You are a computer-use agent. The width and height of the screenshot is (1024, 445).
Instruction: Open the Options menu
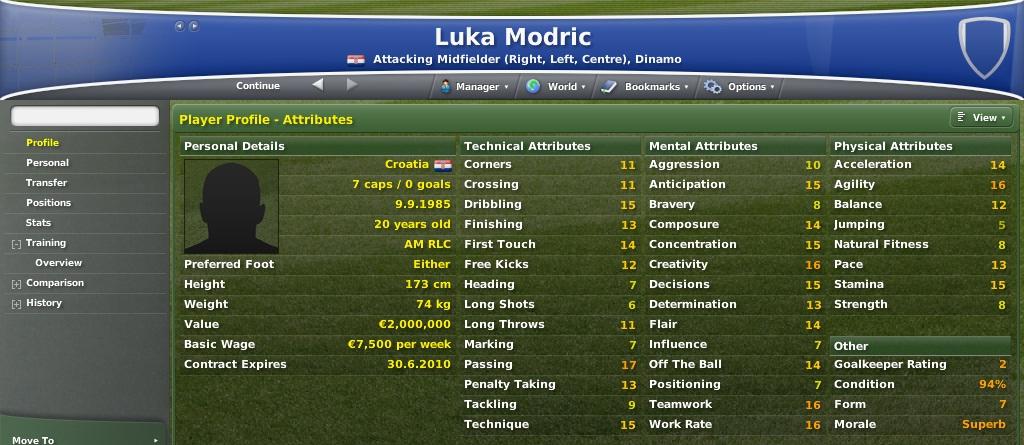(x=740, y=87)
